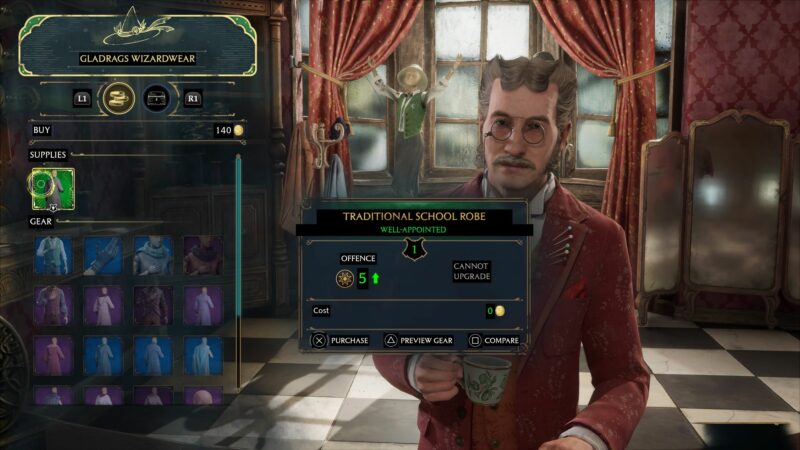This screenshot has width=800, height=450.
Task: Select the green robe in Supplies
Action: click(52, 187)
